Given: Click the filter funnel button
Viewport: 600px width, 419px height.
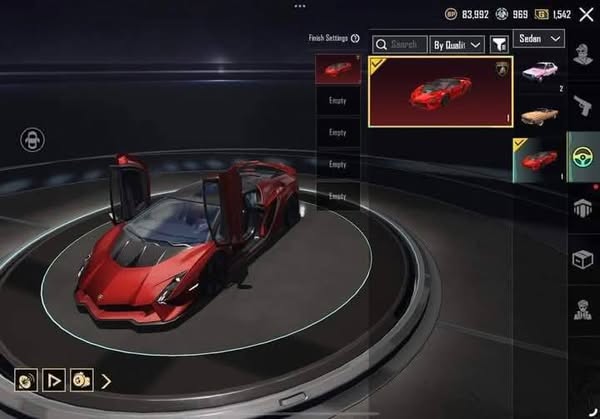Looking at the screenshot, I should [x=498, y=44].
